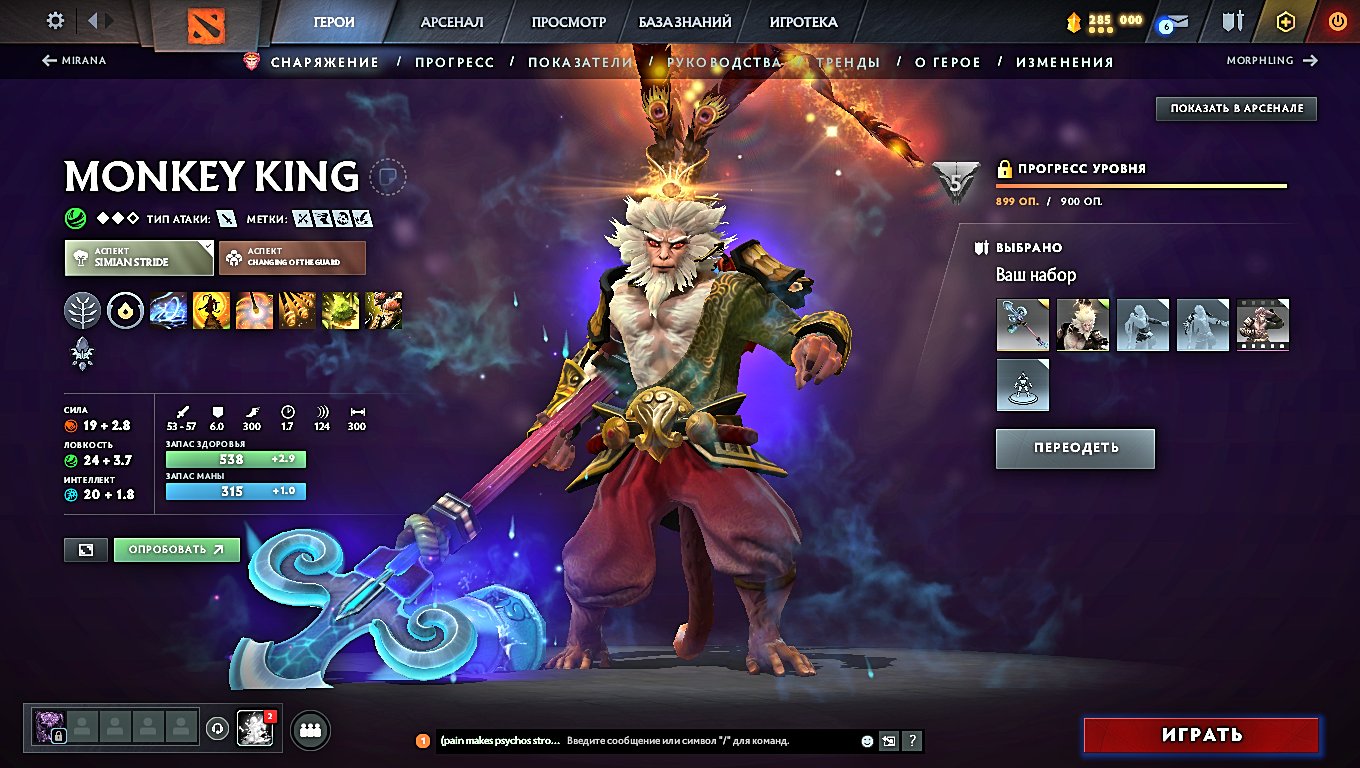Screen dimensions: 1360x768
Task: Open the Прогресс hero sub-tab
Action: click(x=455, y=62)
